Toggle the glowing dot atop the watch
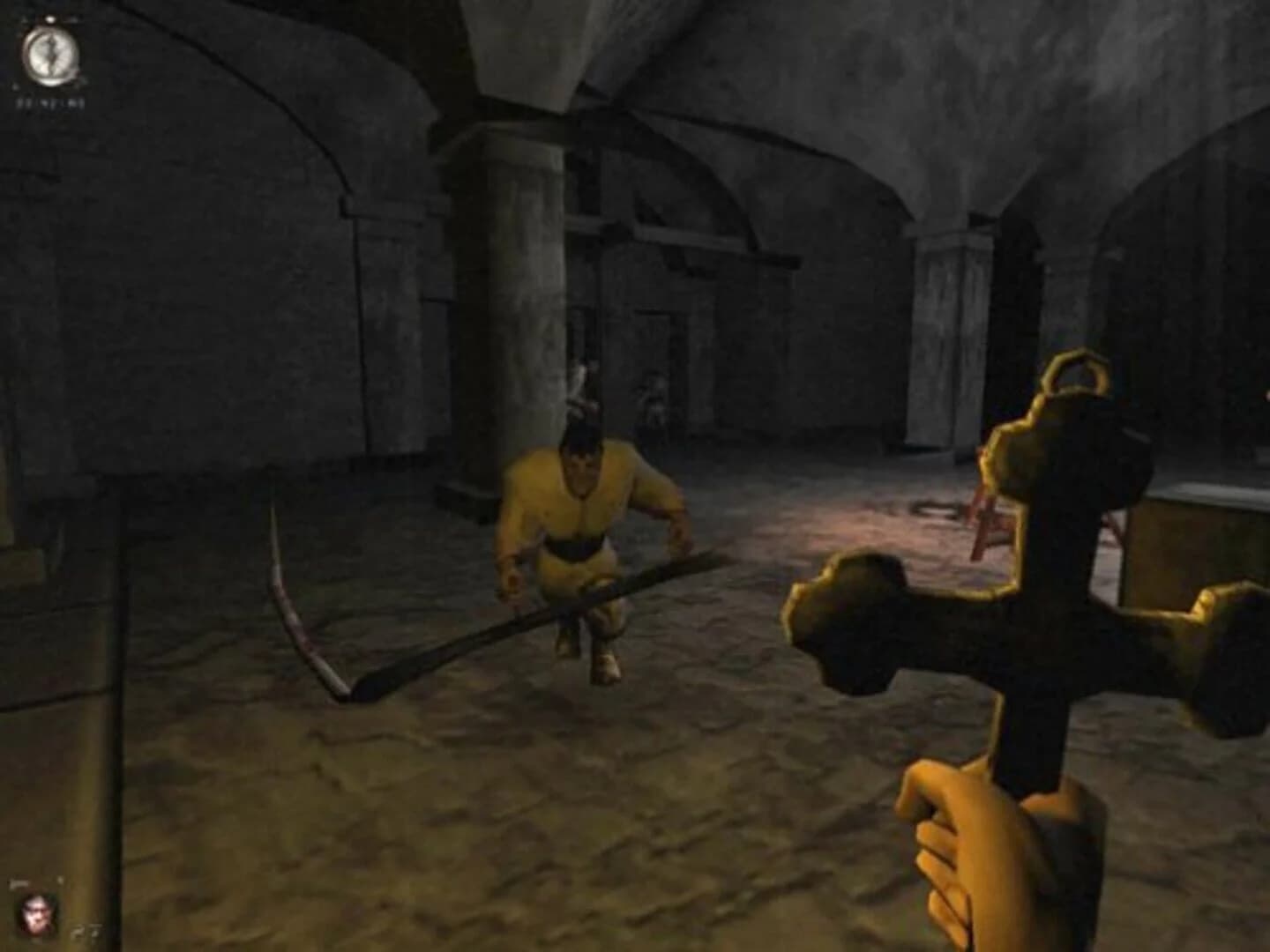The width and height of the screenshot is (1270, 952). pos(50,18)
